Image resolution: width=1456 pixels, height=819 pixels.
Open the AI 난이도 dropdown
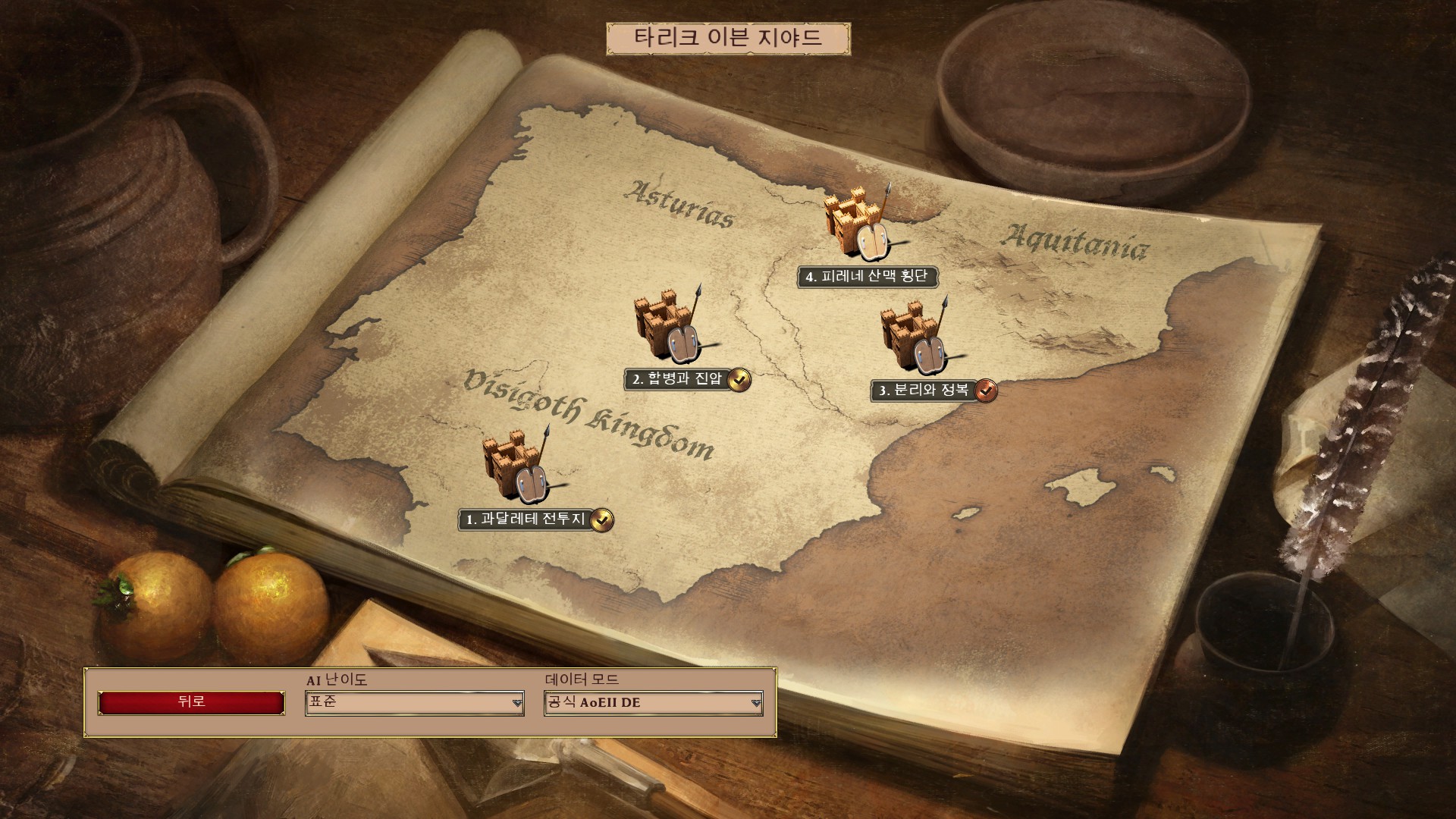coord(415,703)
